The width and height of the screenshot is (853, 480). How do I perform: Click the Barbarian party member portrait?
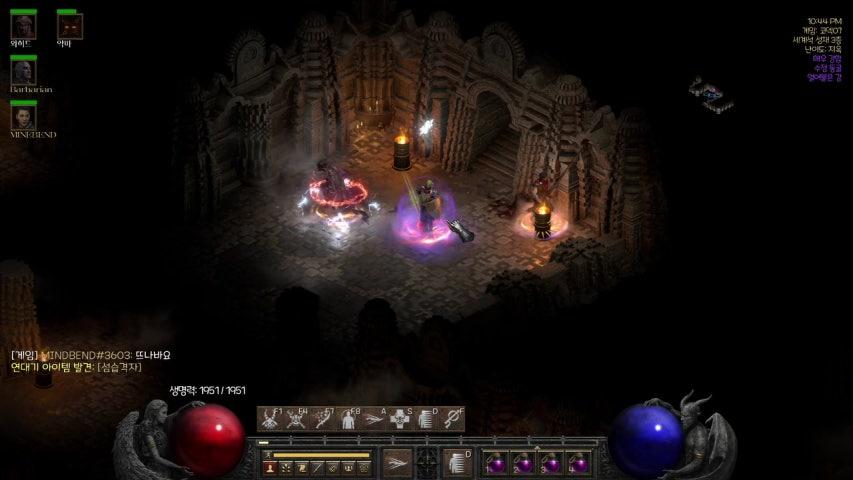click(23, 72)
